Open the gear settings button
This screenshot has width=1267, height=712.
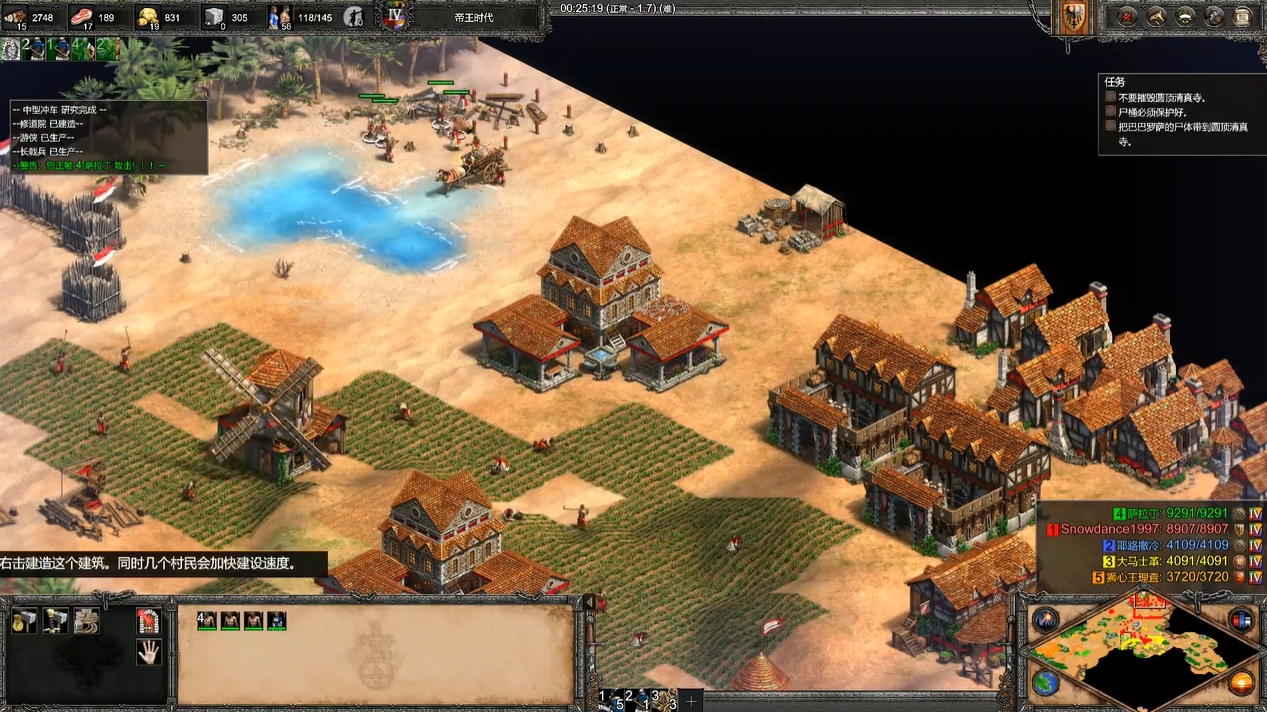[1214, 17]
